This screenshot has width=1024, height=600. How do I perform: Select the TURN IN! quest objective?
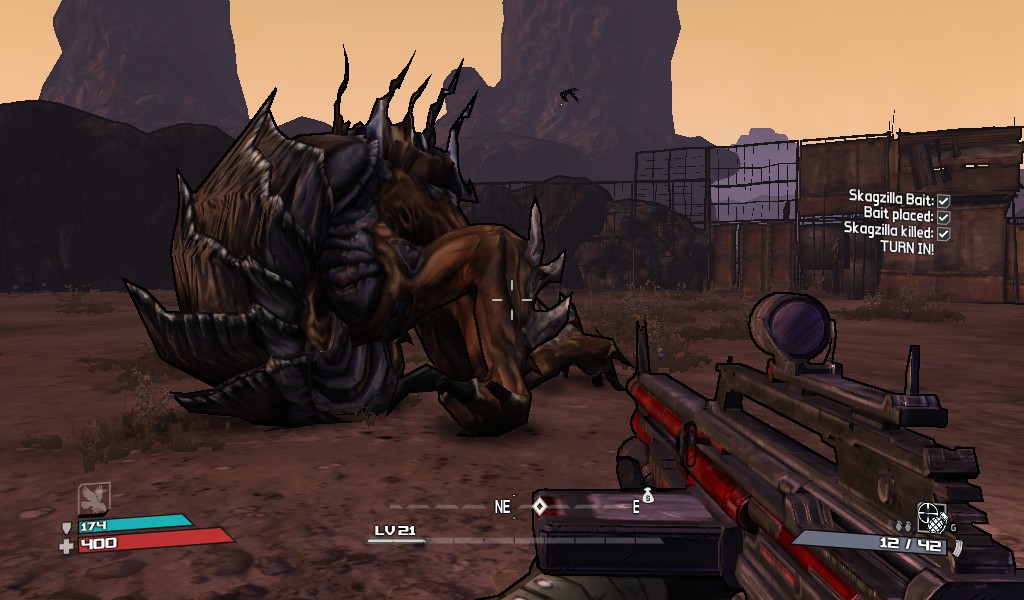[x=907, y=248]
